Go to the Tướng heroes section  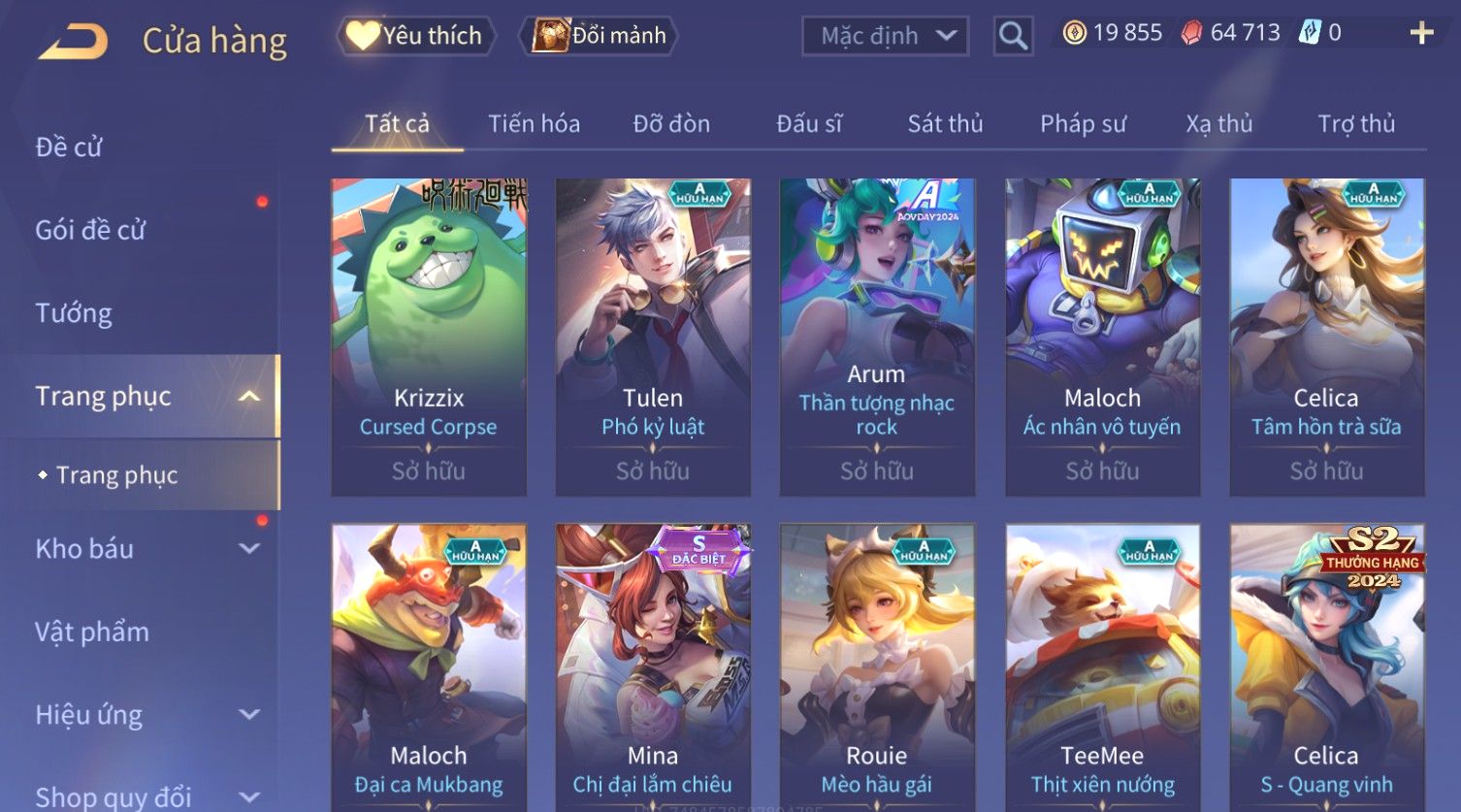[74, 313]
